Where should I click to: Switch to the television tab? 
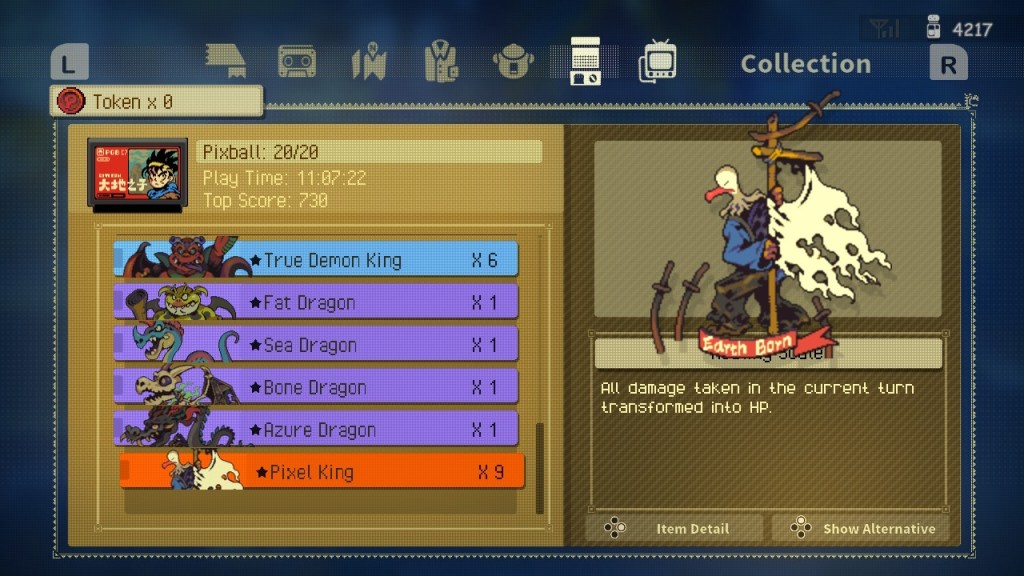[x=657, y=62]
